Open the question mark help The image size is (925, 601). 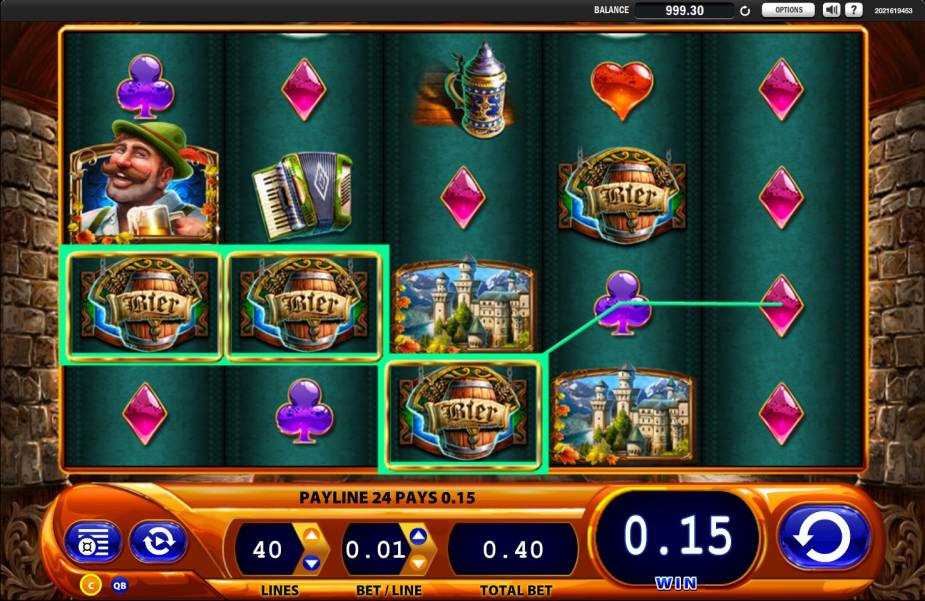pos(853,10)
